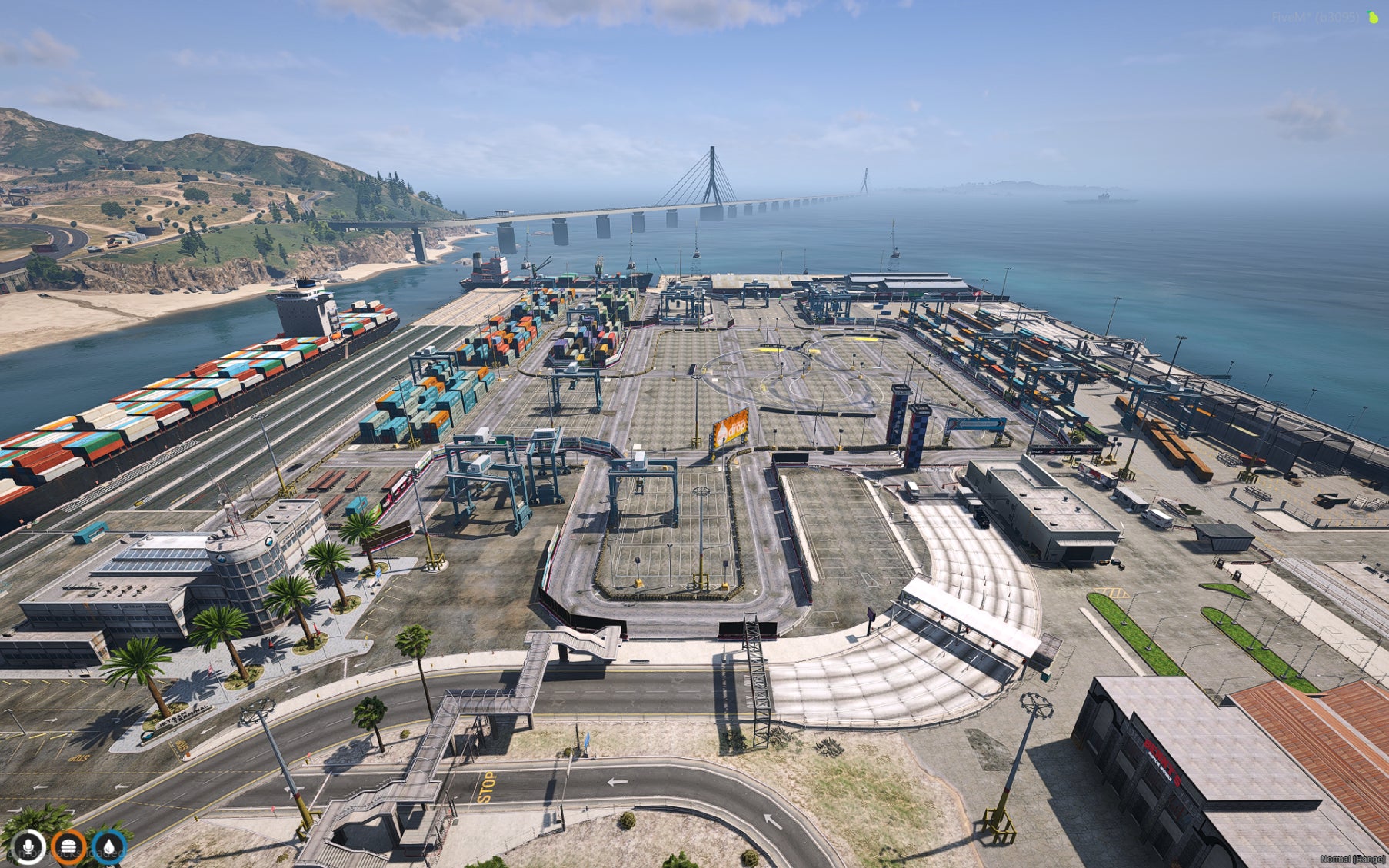Image resolution: width=1389 pixels, height=868 pixels.
Task: Click the blue water drop thirst icon
Action: [108, 847]
